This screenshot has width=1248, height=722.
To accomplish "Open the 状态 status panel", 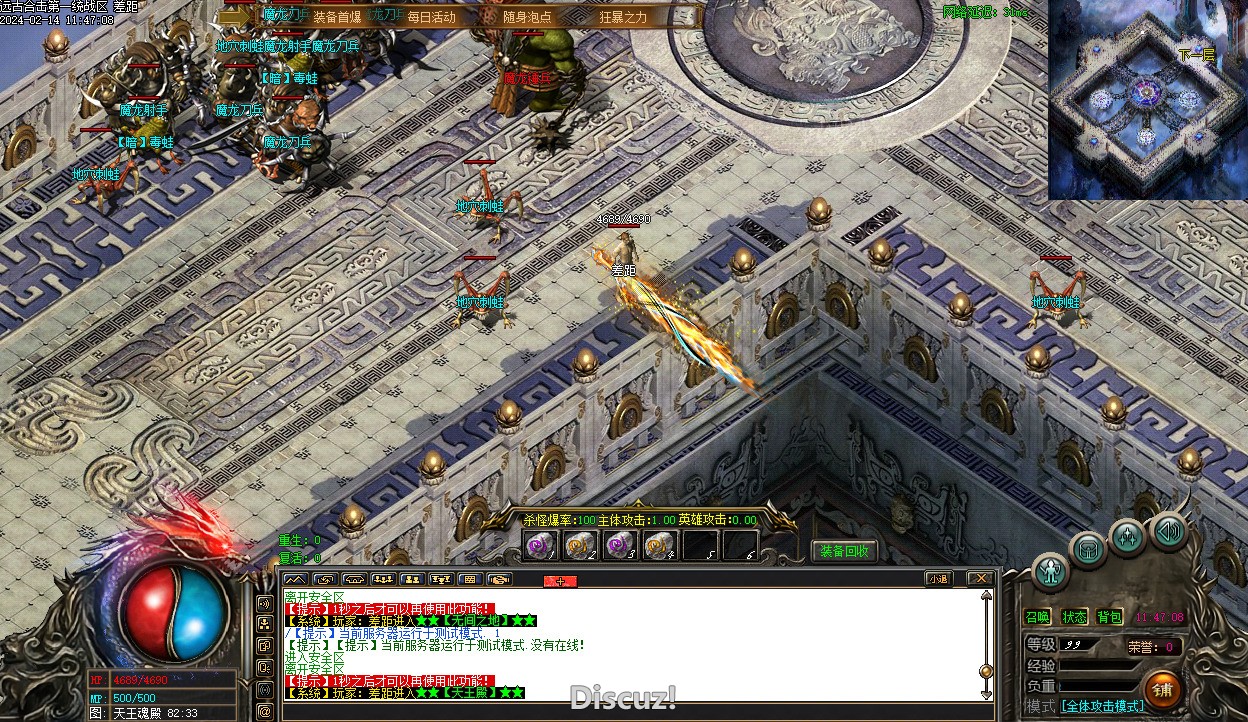I will click(1074, 617).
